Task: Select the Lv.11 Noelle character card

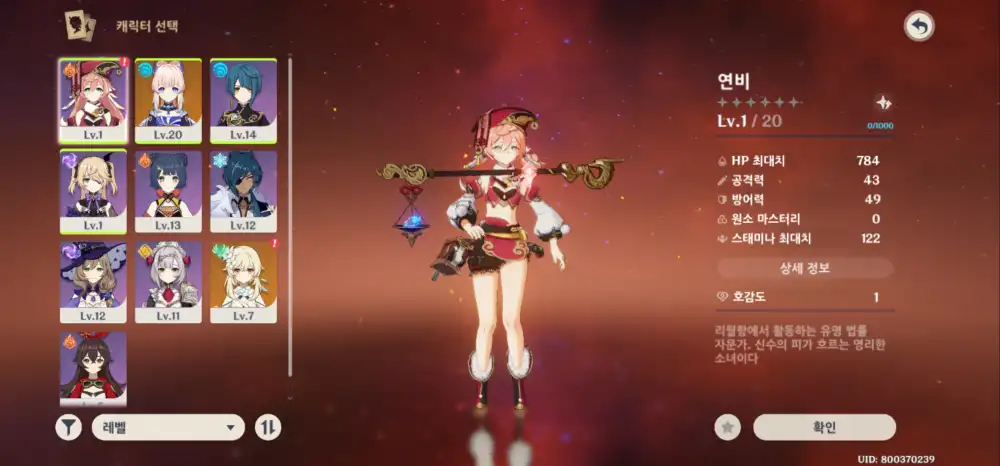Action: click(x=168, y=282)
